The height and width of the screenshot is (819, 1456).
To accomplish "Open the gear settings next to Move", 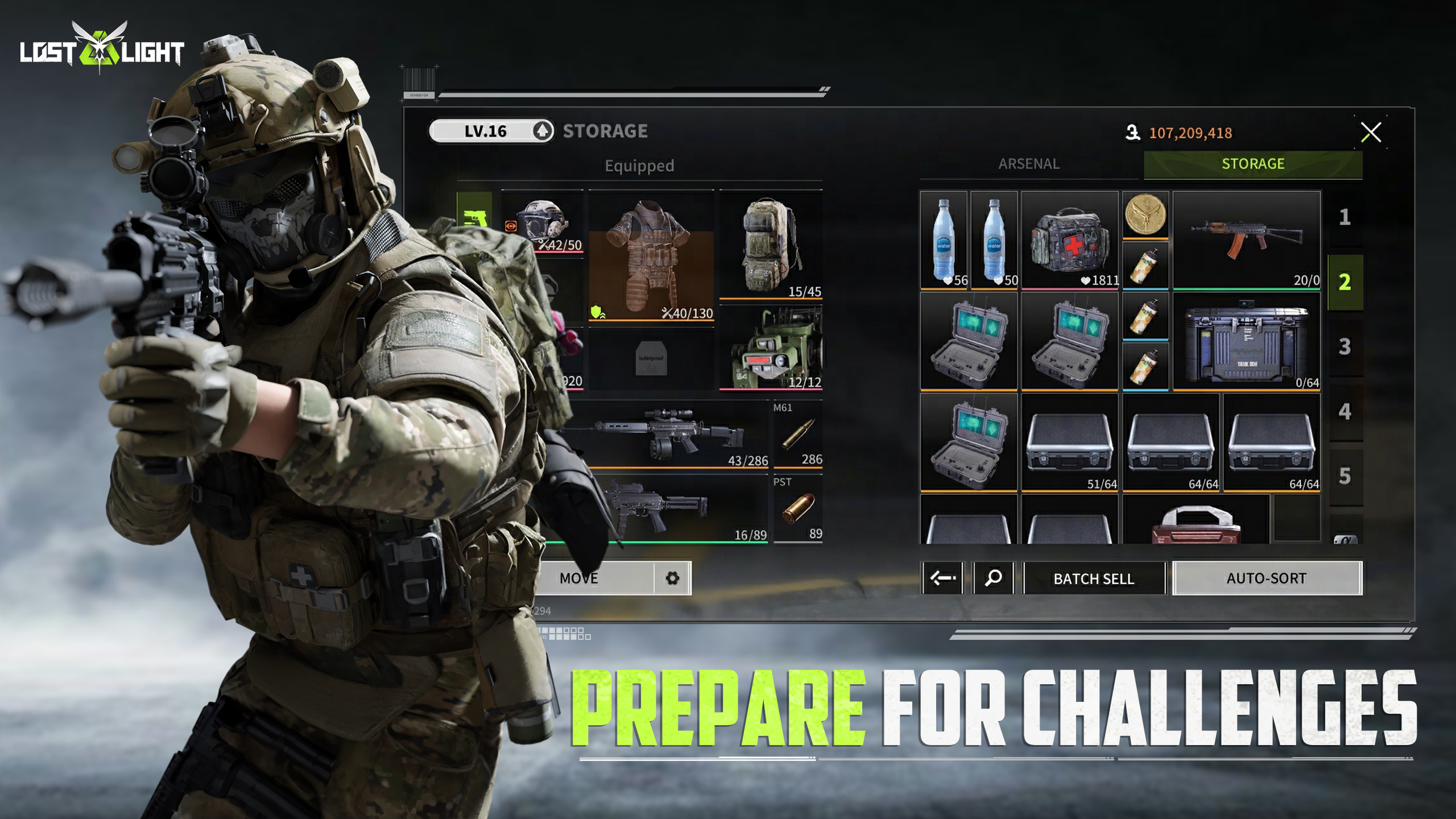I will click(672, 578).
